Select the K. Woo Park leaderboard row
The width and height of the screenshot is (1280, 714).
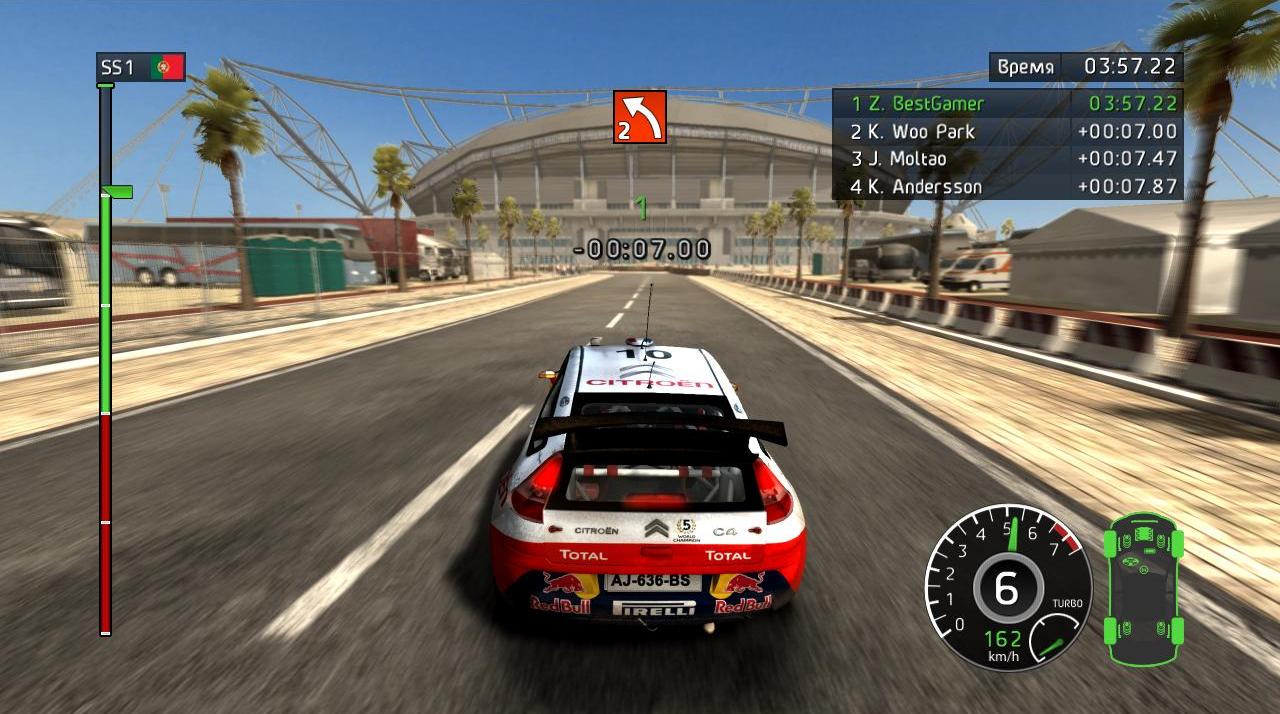click(1007, 131)
